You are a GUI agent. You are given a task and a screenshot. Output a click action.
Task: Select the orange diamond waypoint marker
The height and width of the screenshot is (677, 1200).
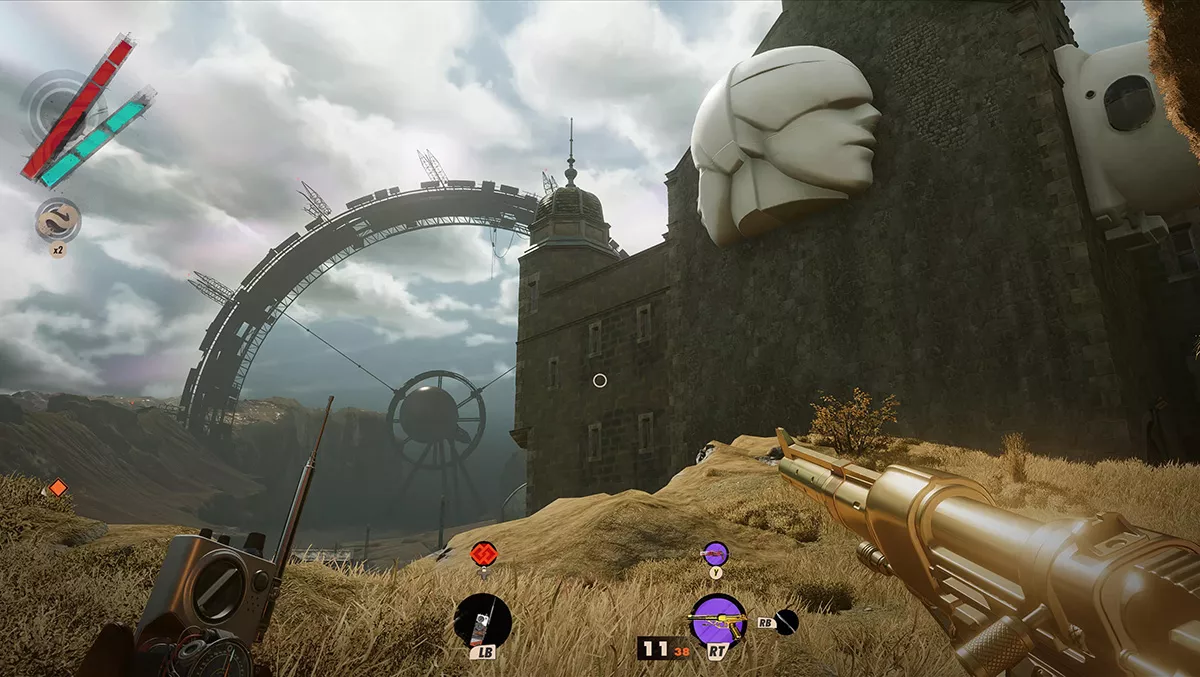(58, 487)
